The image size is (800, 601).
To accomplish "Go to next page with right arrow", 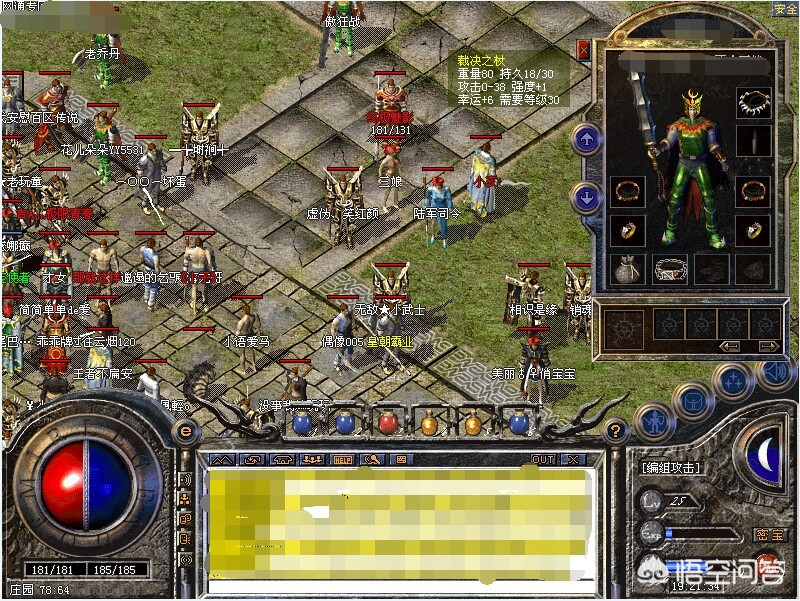I will 768,347.
